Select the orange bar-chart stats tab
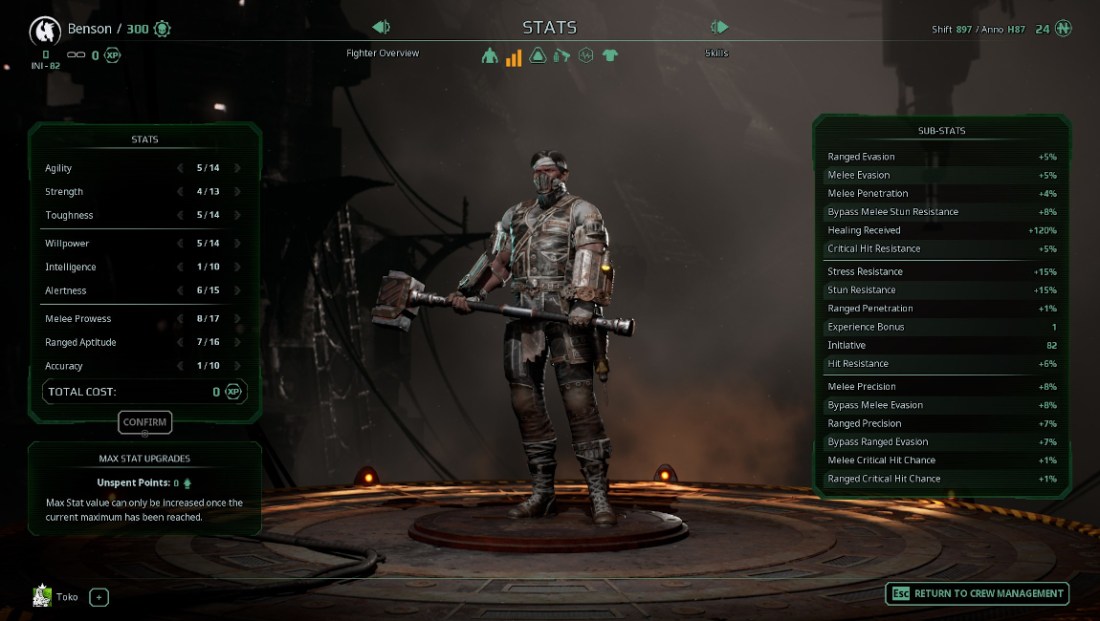This screenshot has width=1100, height=621. [x=514, y=57]
